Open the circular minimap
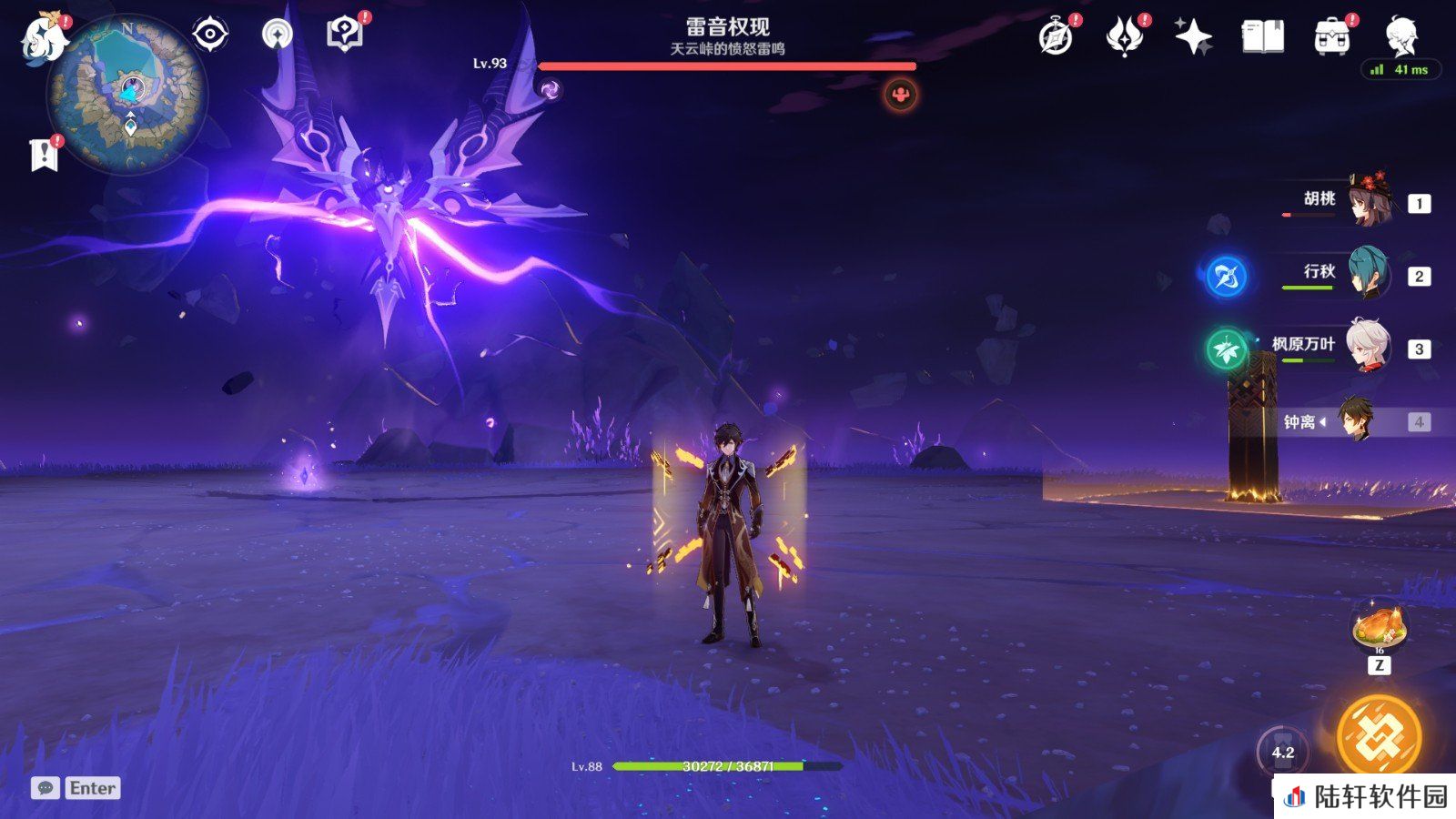The image size is (1456, 819). 127,93
